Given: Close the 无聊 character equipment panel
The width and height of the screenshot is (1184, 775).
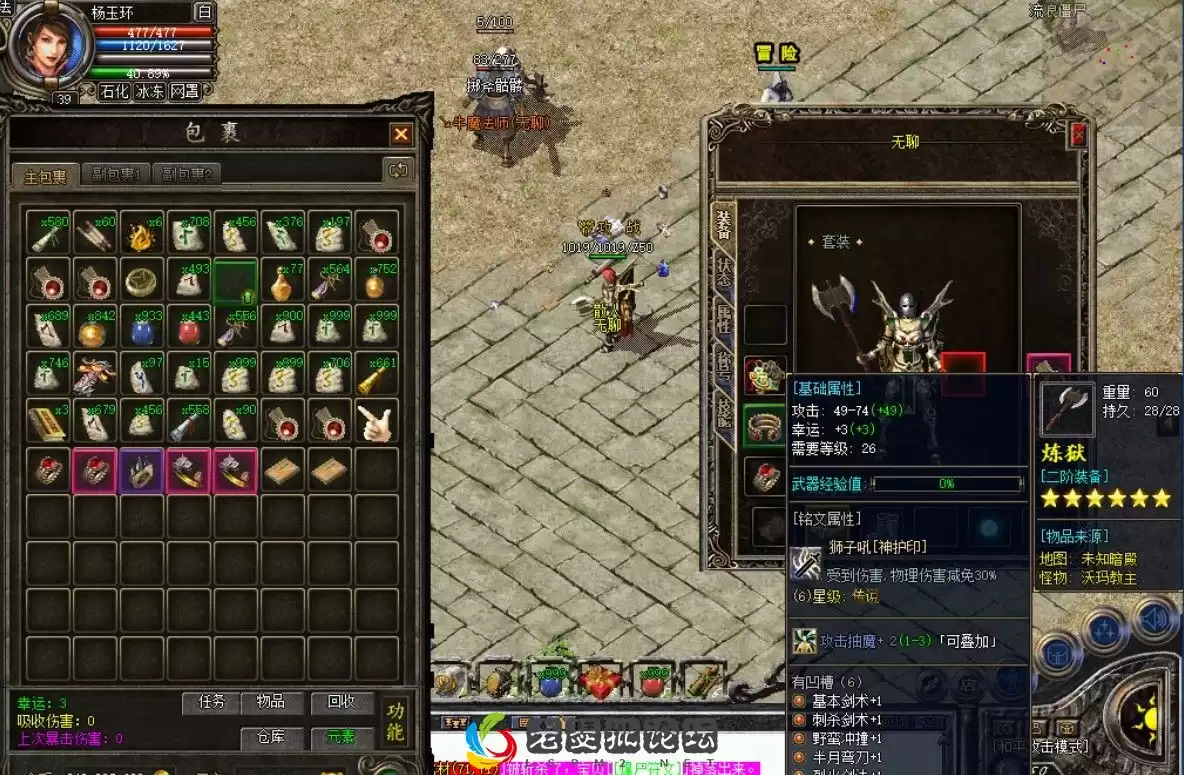Looking at the screenshot, I should 1078,135.
